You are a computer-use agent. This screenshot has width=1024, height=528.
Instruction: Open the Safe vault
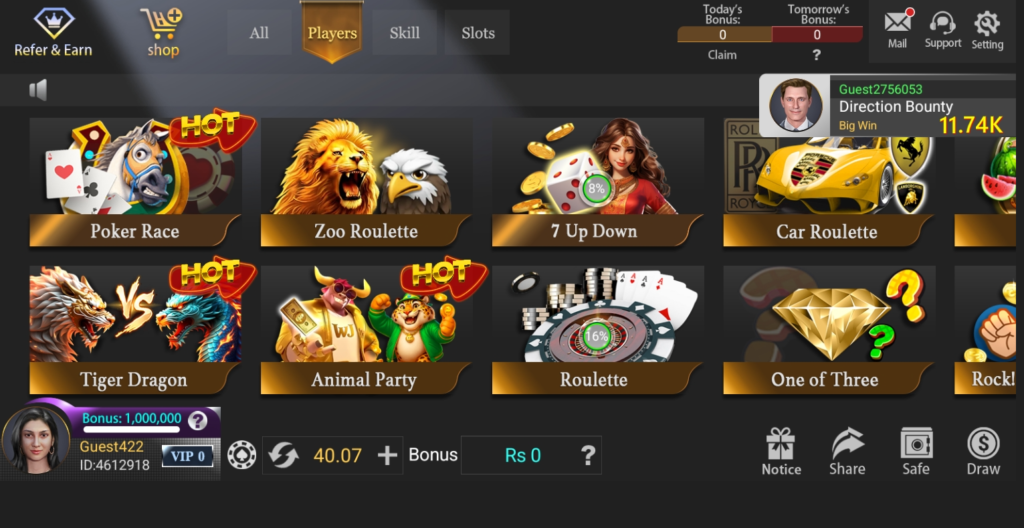coord(916,452)
